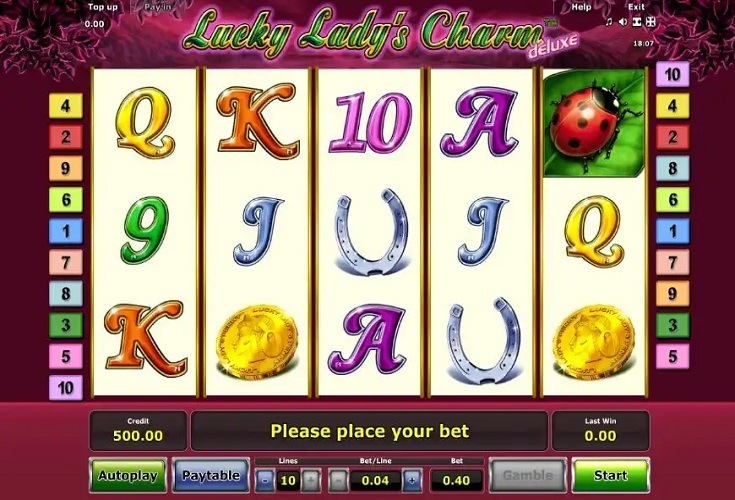This screenshot has width=735, height=500.
Task: Start the spin with the green Start button
Action: point(610,475)
